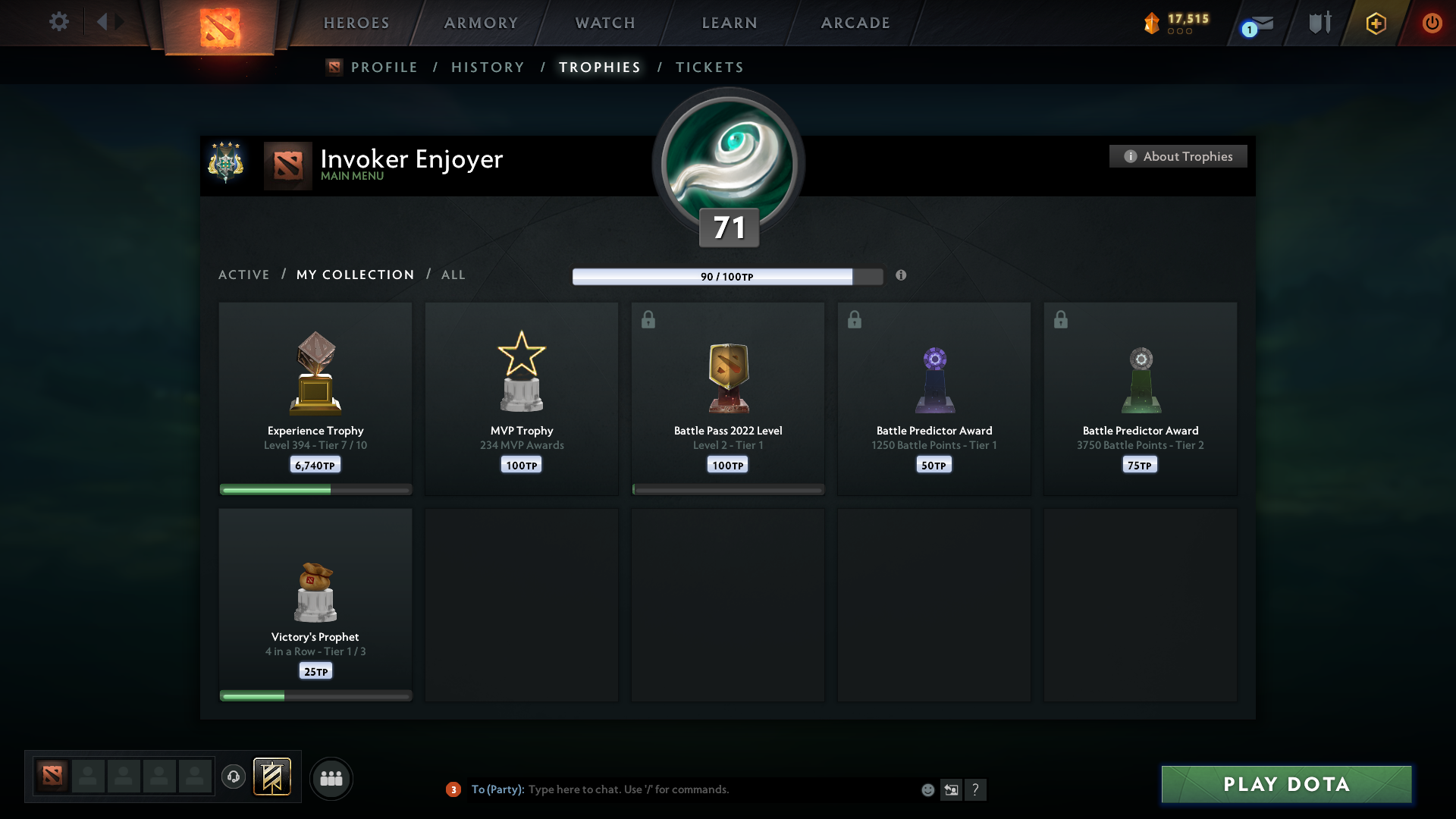Select the ALL trophies filter

(453, 275)
